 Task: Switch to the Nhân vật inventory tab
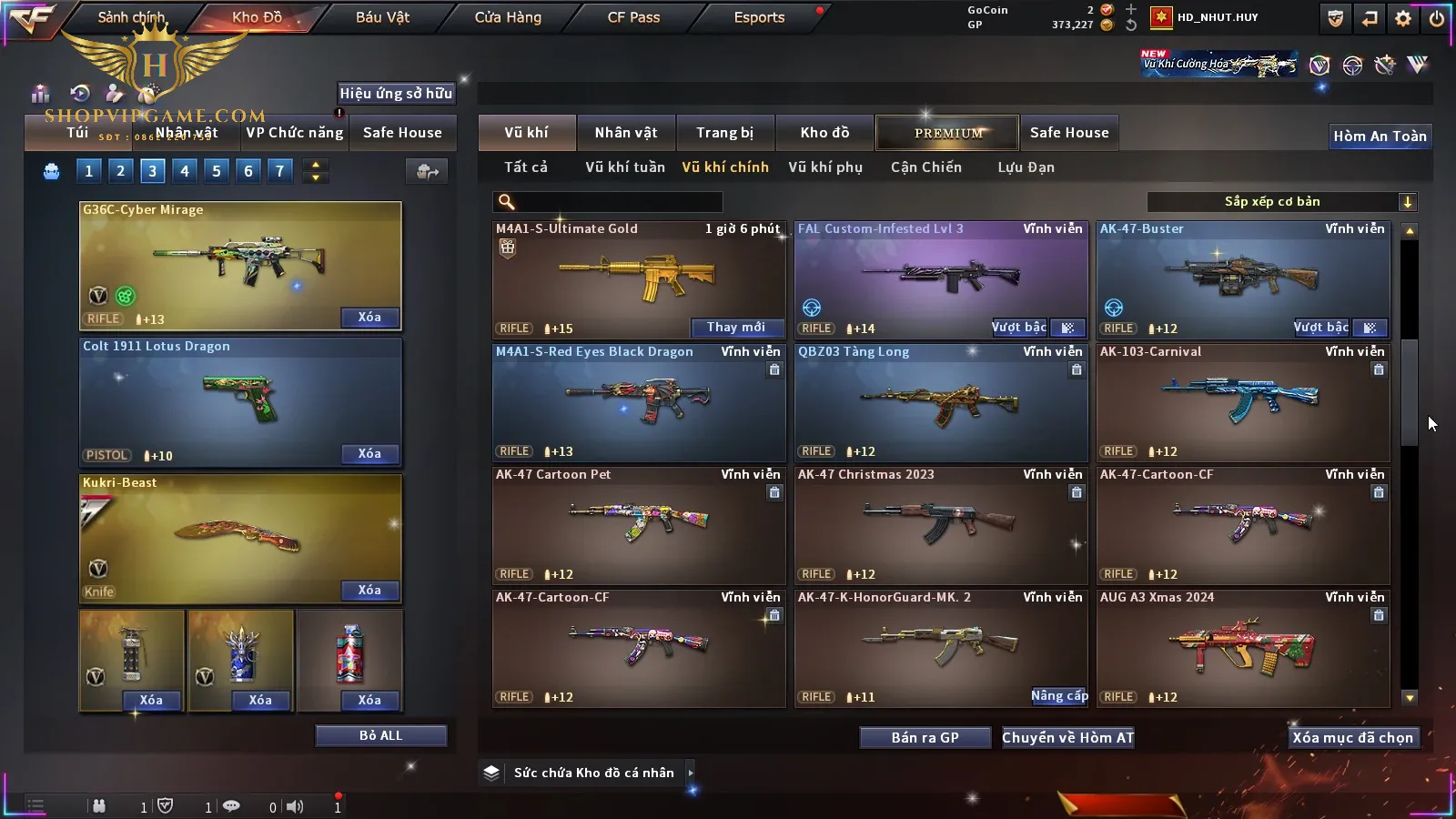626,133
